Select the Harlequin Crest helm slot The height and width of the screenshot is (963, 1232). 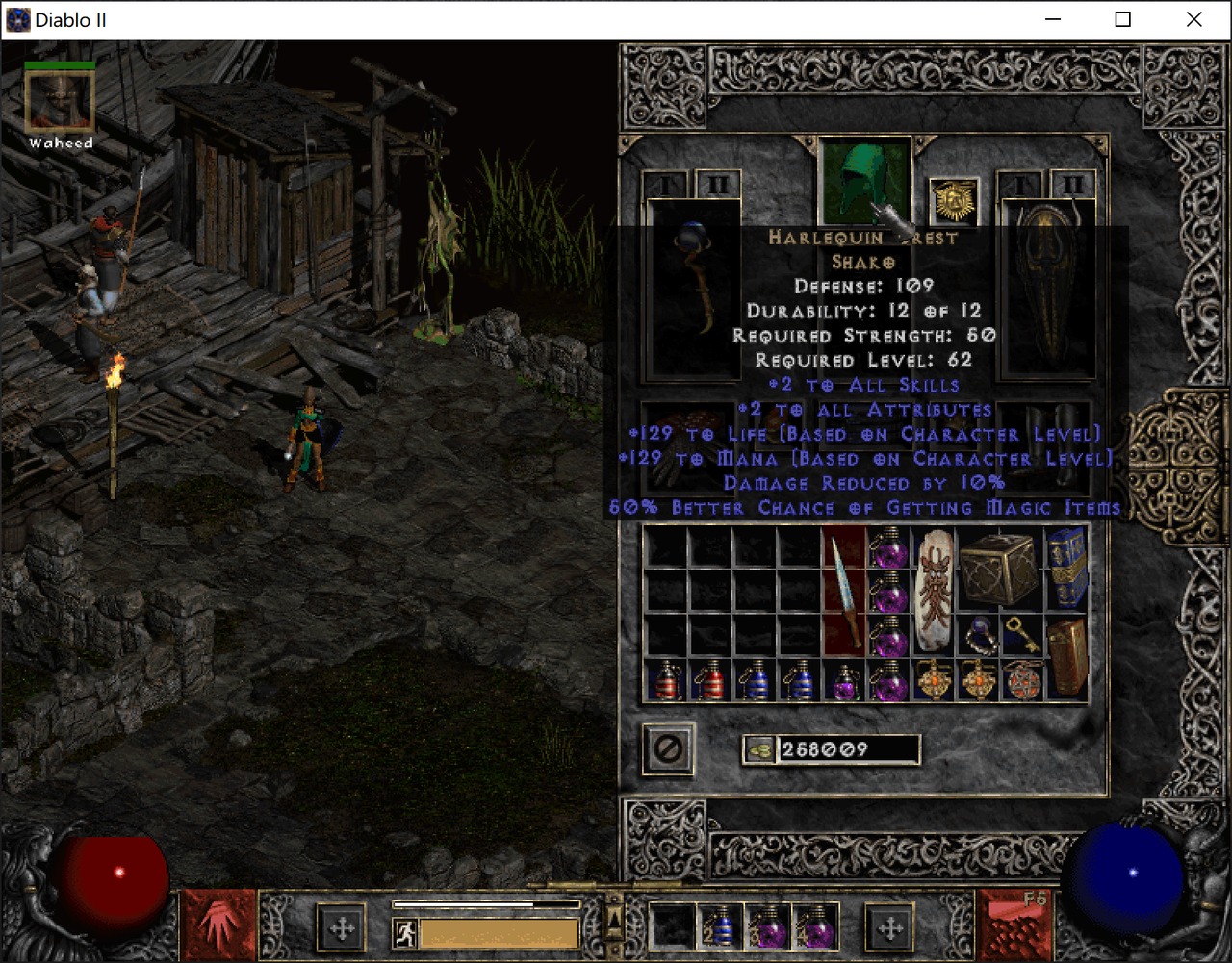pyautogui.click(x=863, y=180)
